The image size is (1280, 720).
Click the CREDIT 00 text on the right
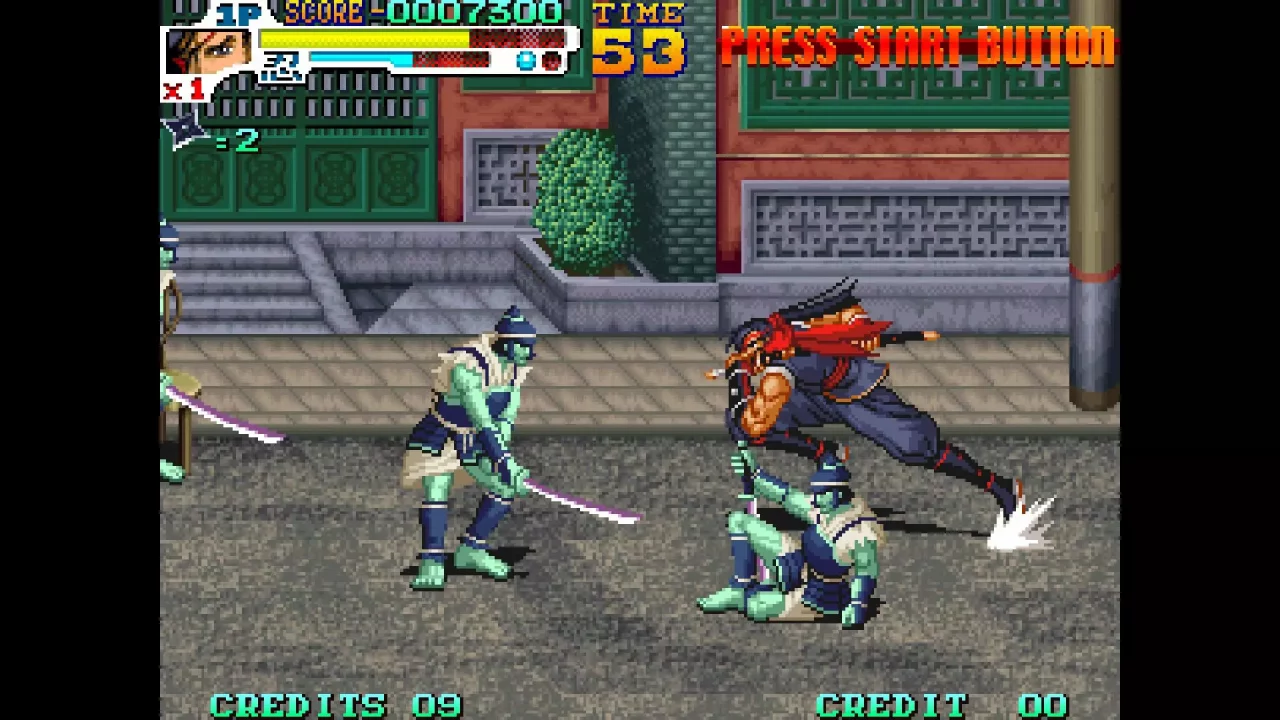click(940, 705)
